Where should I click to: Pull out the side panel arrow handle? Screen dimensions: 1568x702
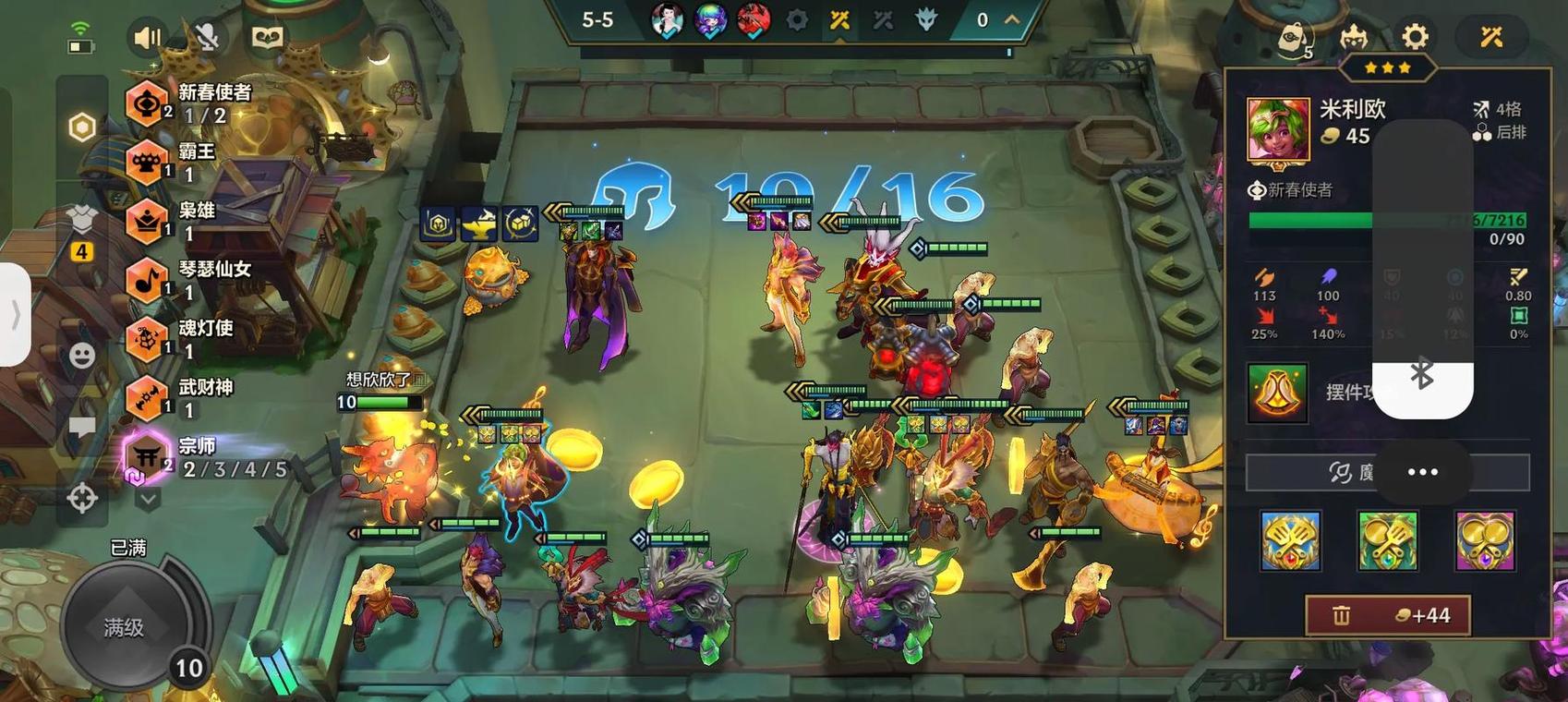15,315
